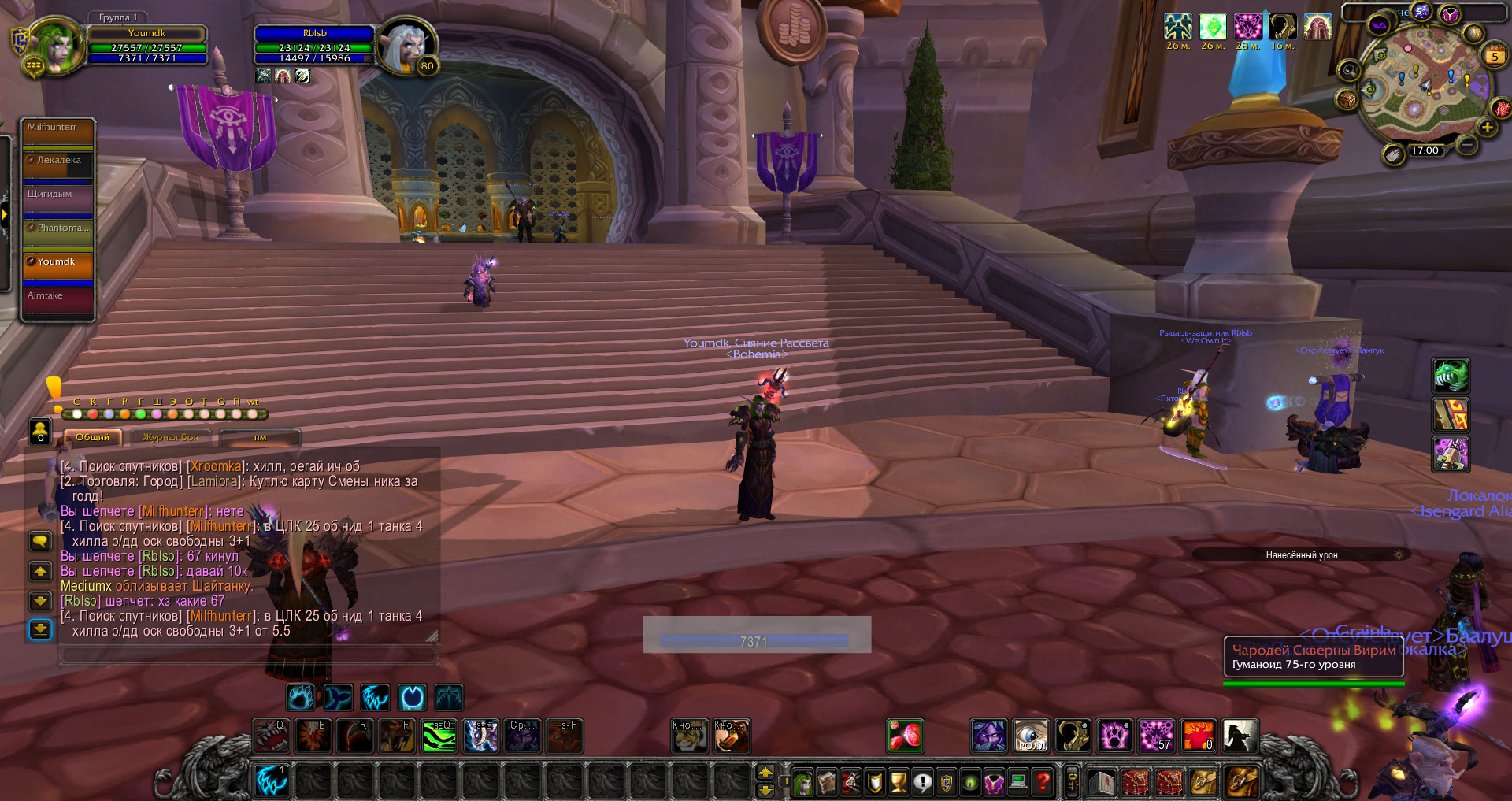Toggle the minimap tracking magnifier button
The height and width of the screenshot is (801, 1512).
[x=1348, y=71]
